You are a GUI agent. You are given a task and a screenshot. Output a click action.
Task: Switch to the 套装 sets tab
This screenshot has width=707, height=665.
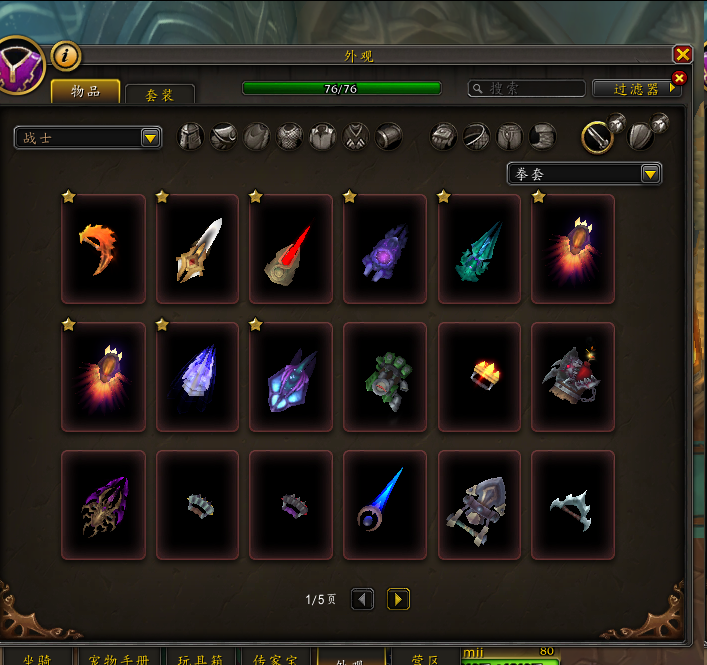pos(159,94)
